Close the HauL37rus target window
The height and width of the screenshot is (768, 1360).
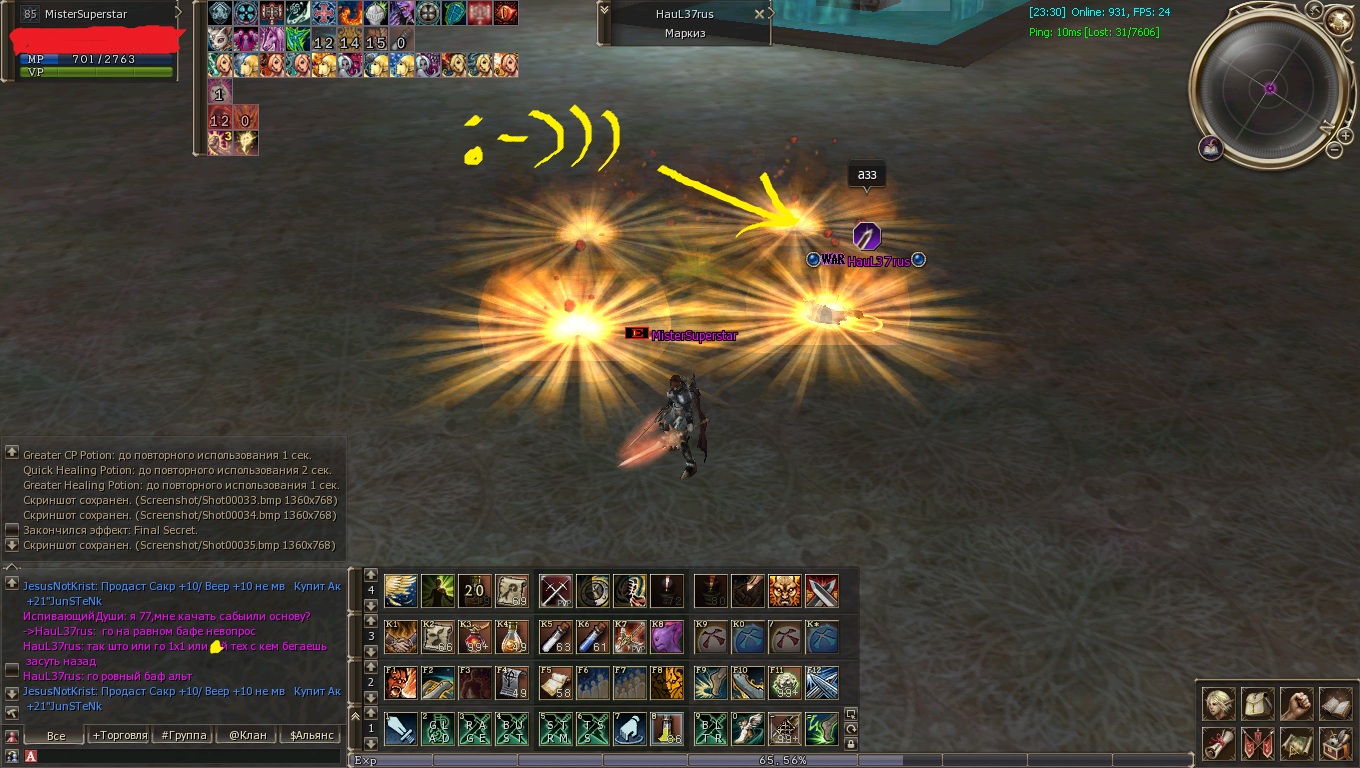pos(759,14)
